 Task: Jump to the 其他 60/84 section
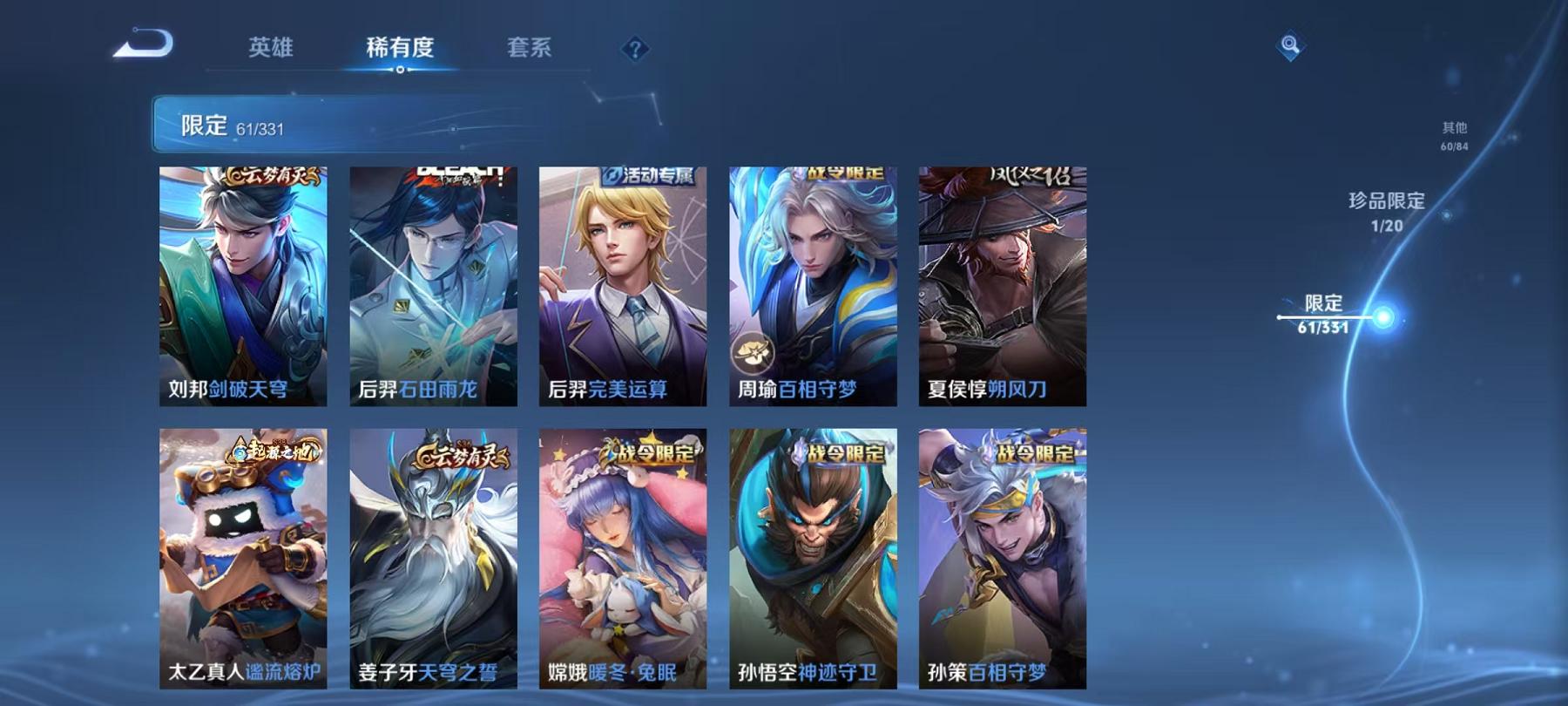[x=1453, y=132]
